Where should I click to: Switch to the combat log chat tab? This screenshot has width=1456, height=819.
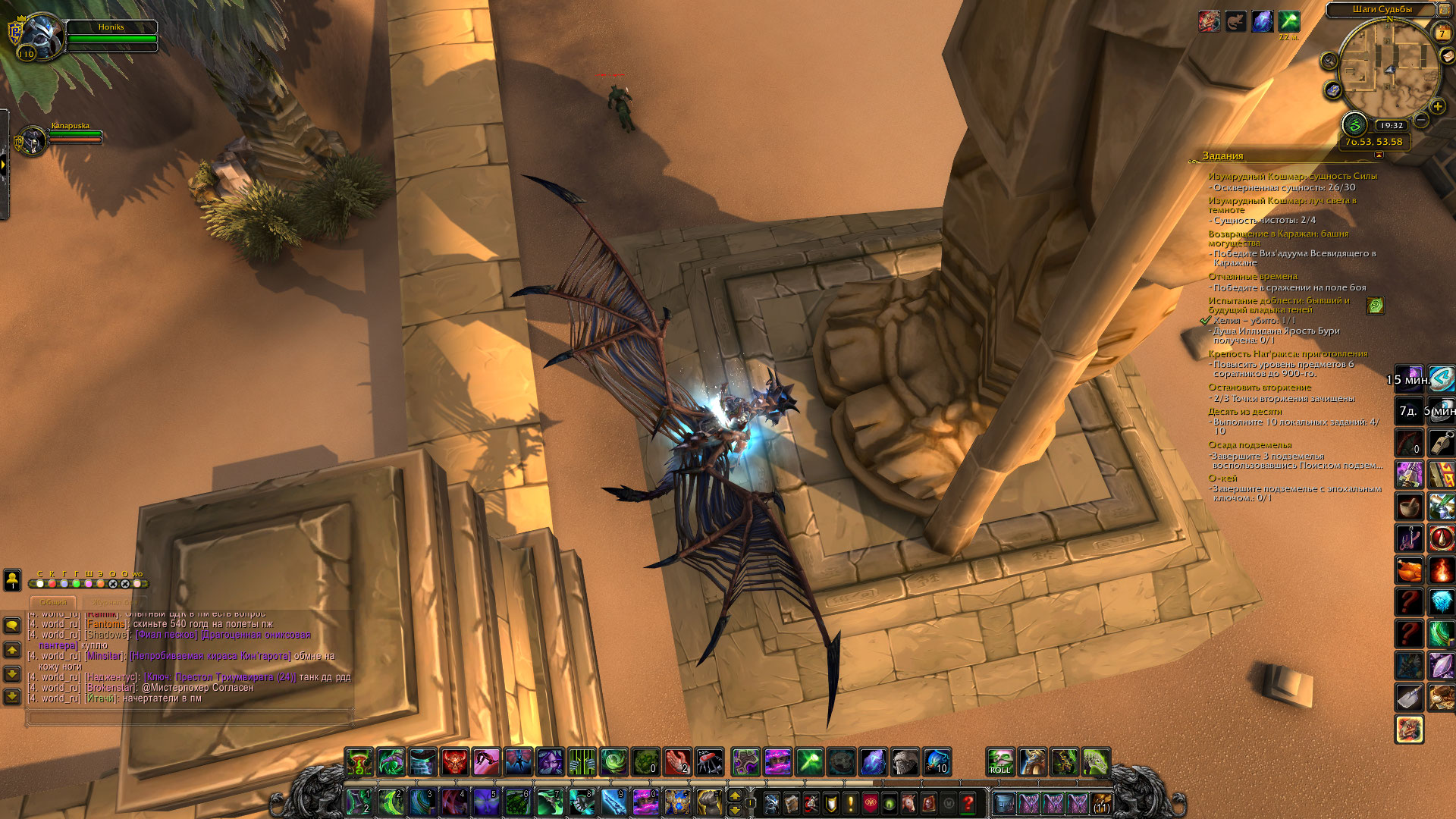(115, 602)
